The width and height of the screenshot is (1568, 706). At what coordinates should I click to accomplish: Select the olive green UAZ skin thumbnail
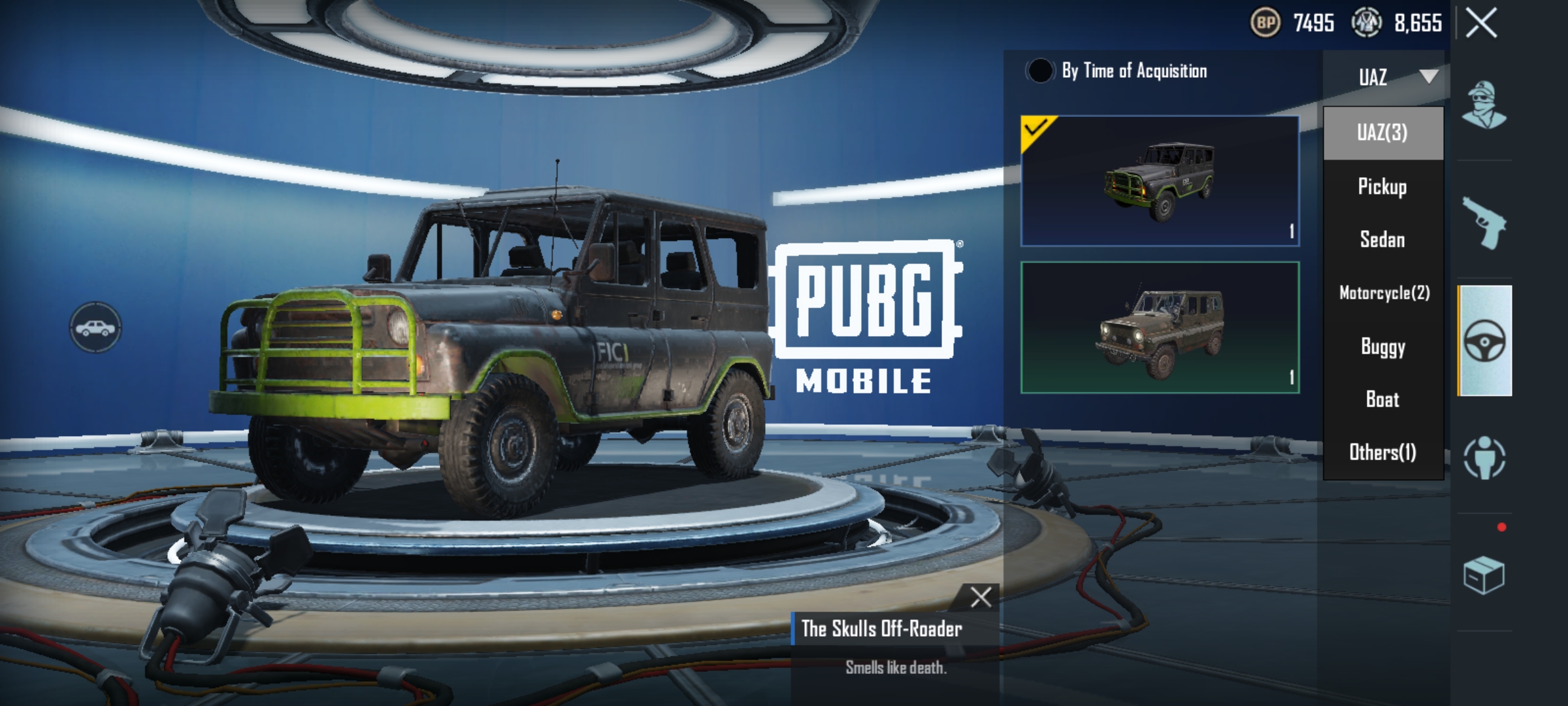[1160, 328]
